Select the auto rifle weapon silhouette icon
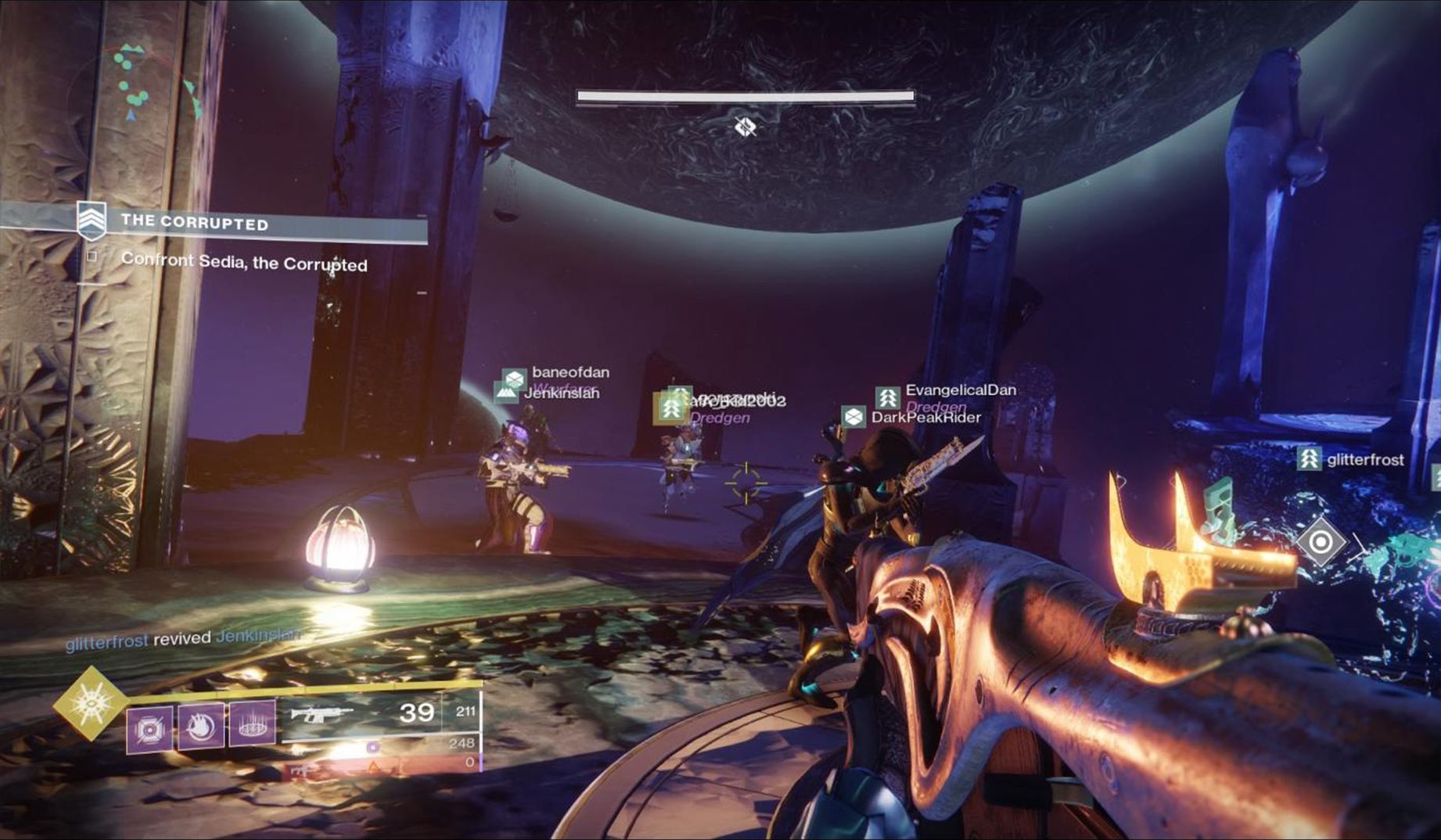Viewport: 1441px width, 840px height. pyautogui.click(x=323, y=714)
